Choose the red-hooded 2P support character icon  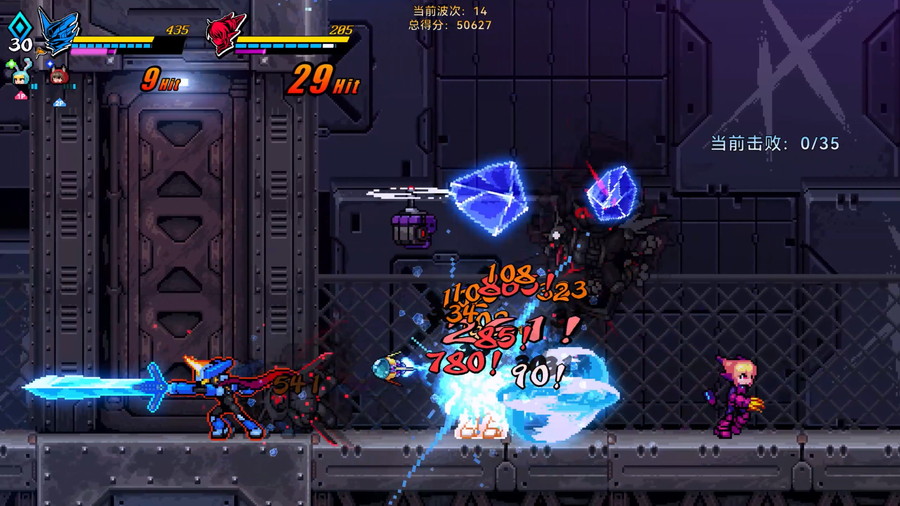59,77
